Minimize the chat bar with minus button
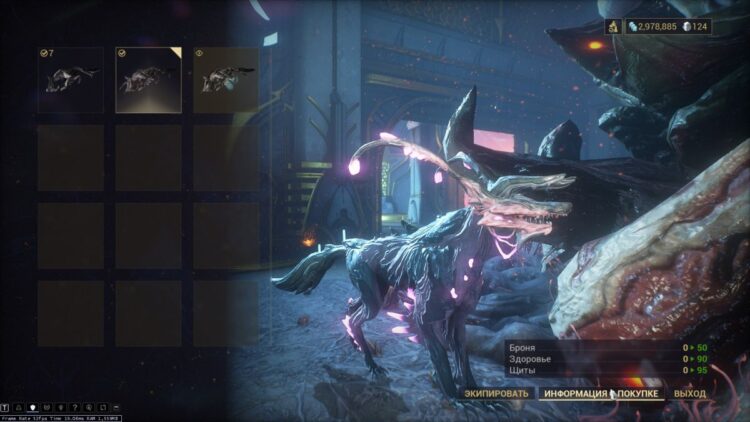The image size is (750, 422). [117, 408]
